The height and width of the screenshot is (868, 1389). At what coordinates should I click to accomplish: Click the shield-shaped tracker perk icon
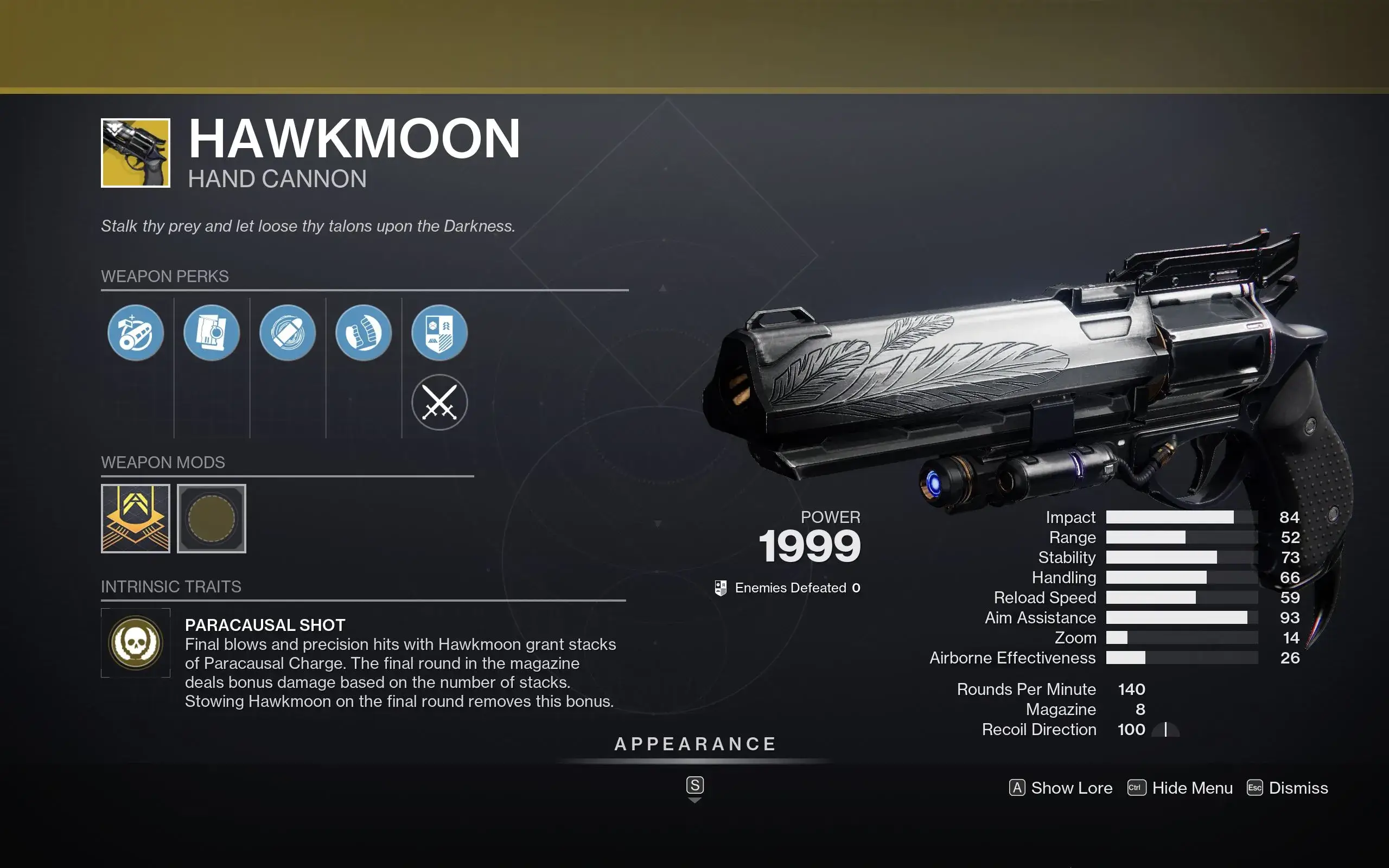[x=439, y=333]
